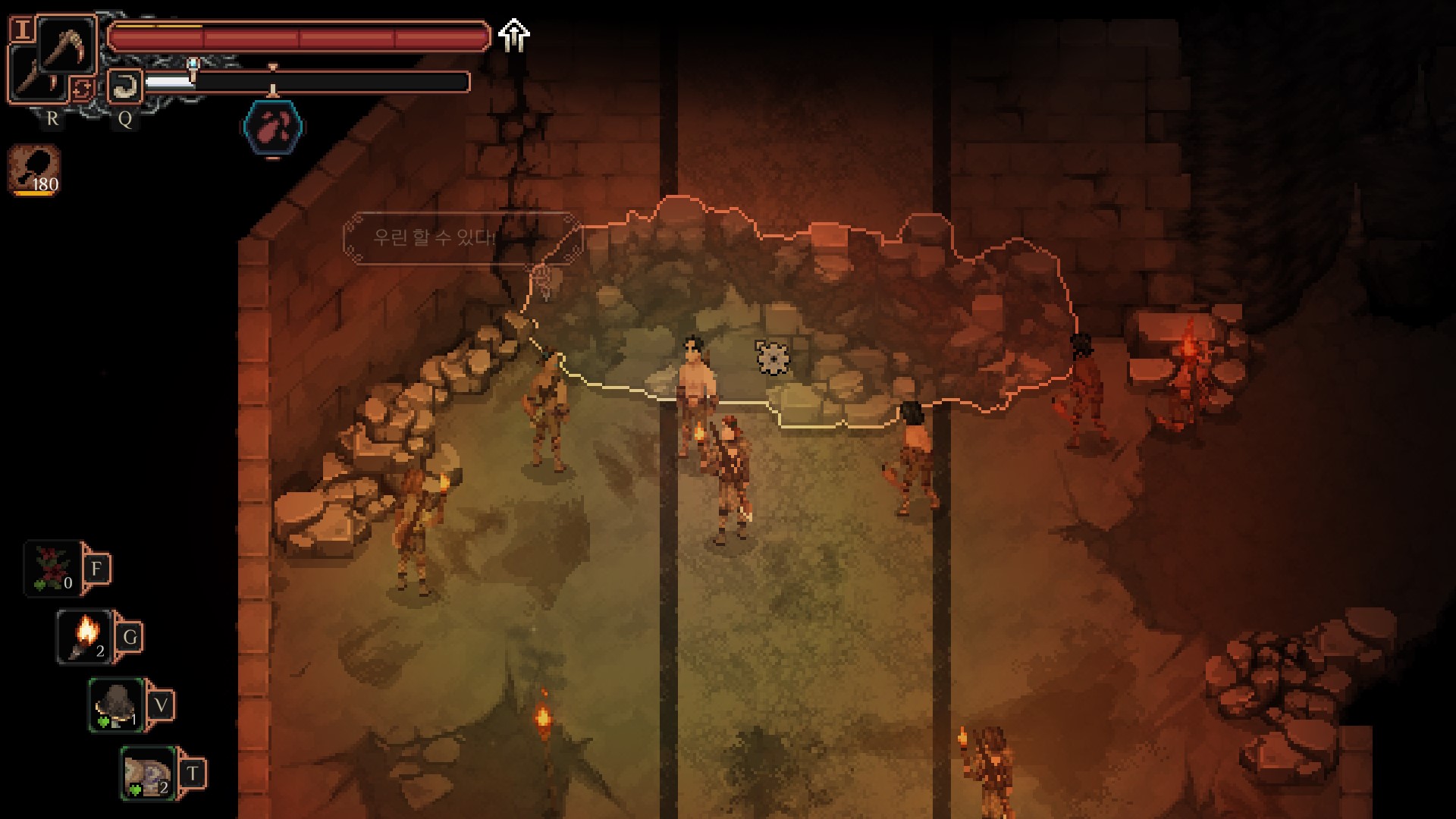
Task: Use the mushroom consumable slot
Action: [117, 705]
